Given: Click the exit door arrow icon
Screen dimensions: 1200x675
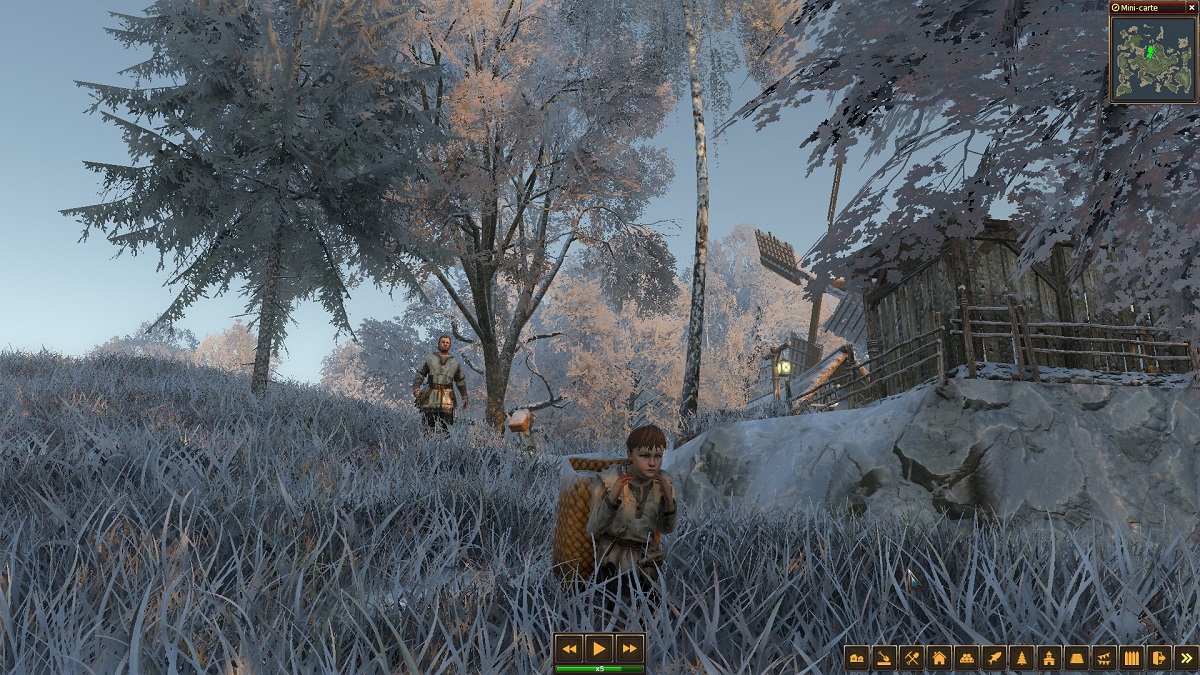Looking at the screenshot, I should (1159, 657).
